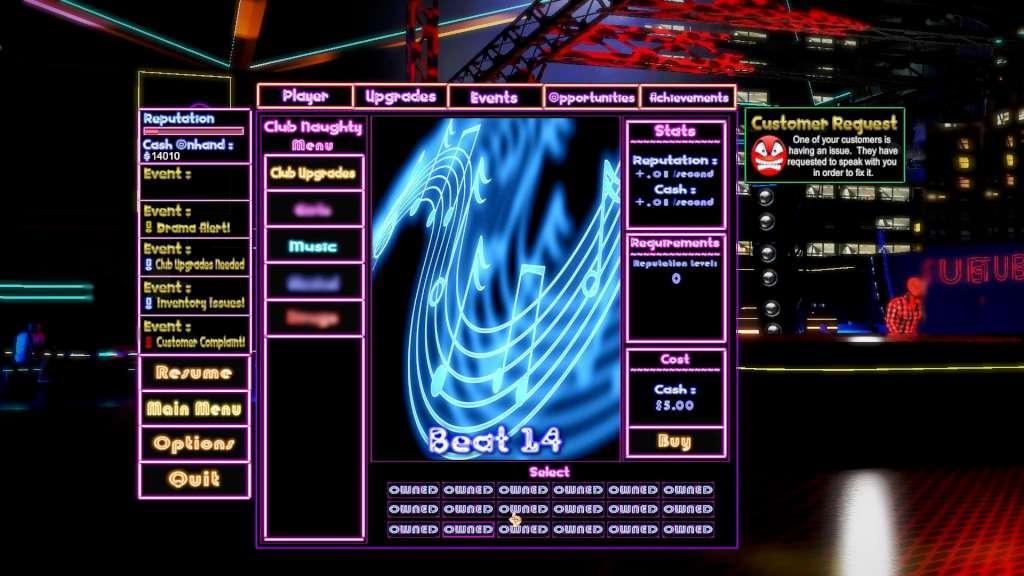Check the Inventory Issues event

194,296
